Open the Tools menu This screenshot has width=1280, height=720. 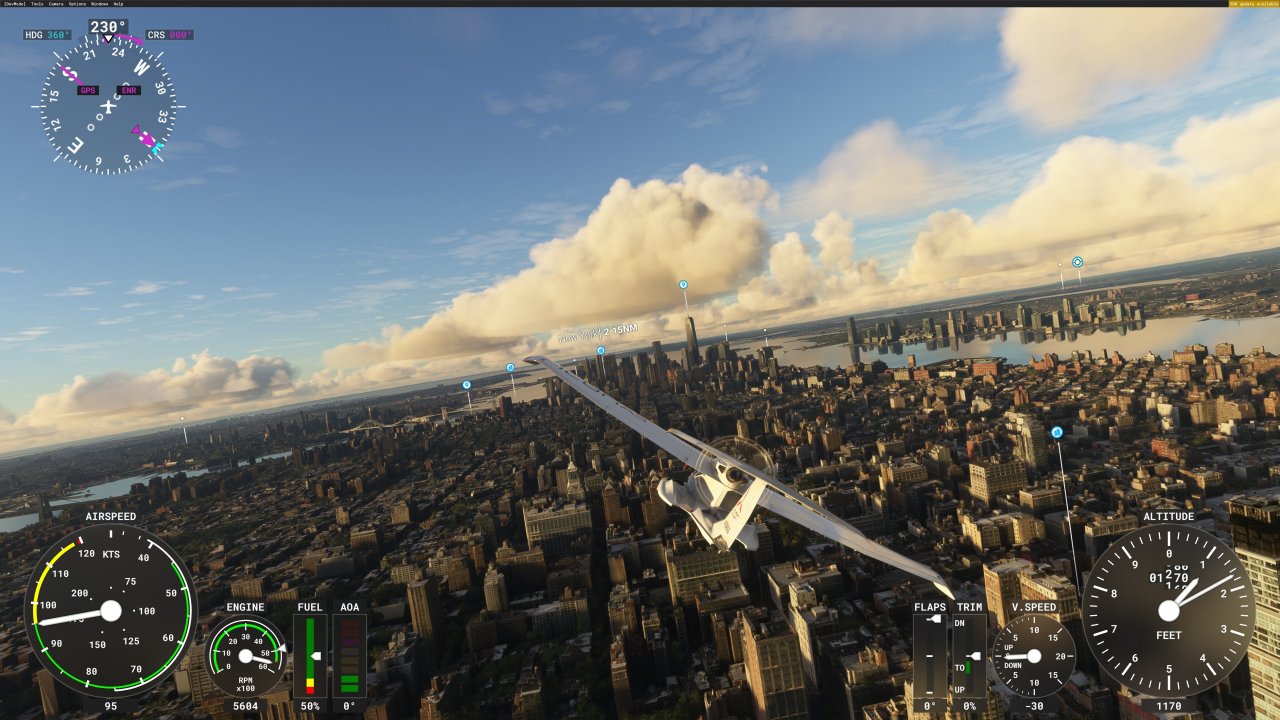coord(37,4)
